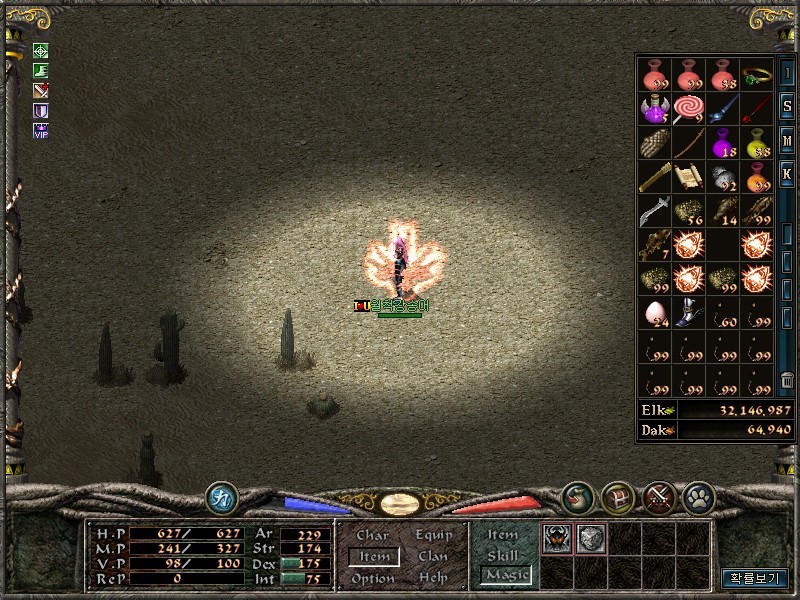
Task: Click the crossed swords round button
Action: point(658,497)
